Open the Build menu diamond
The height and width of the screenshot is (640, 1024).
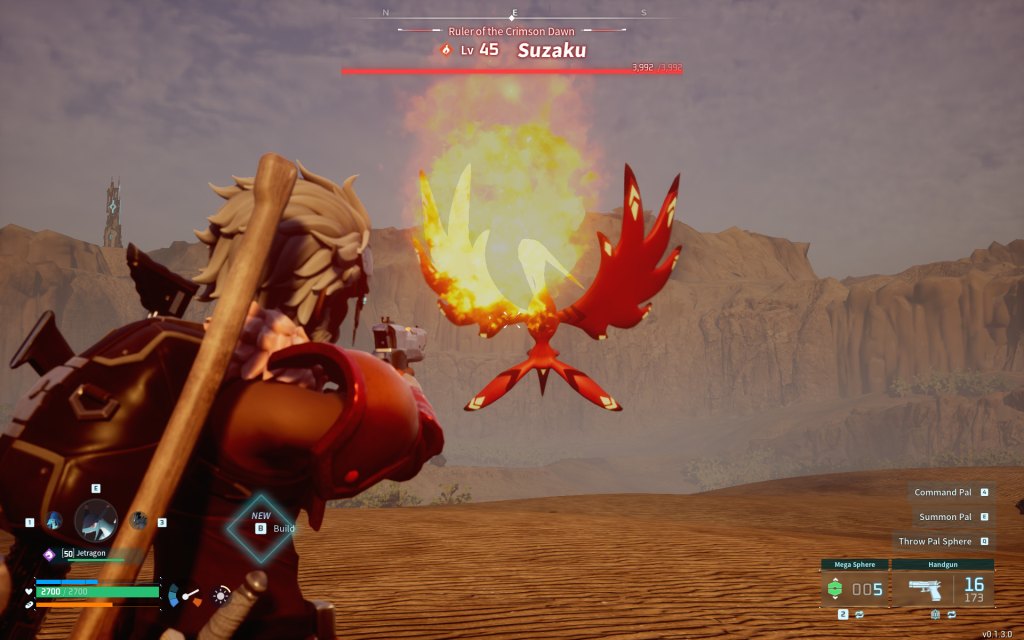261,527
